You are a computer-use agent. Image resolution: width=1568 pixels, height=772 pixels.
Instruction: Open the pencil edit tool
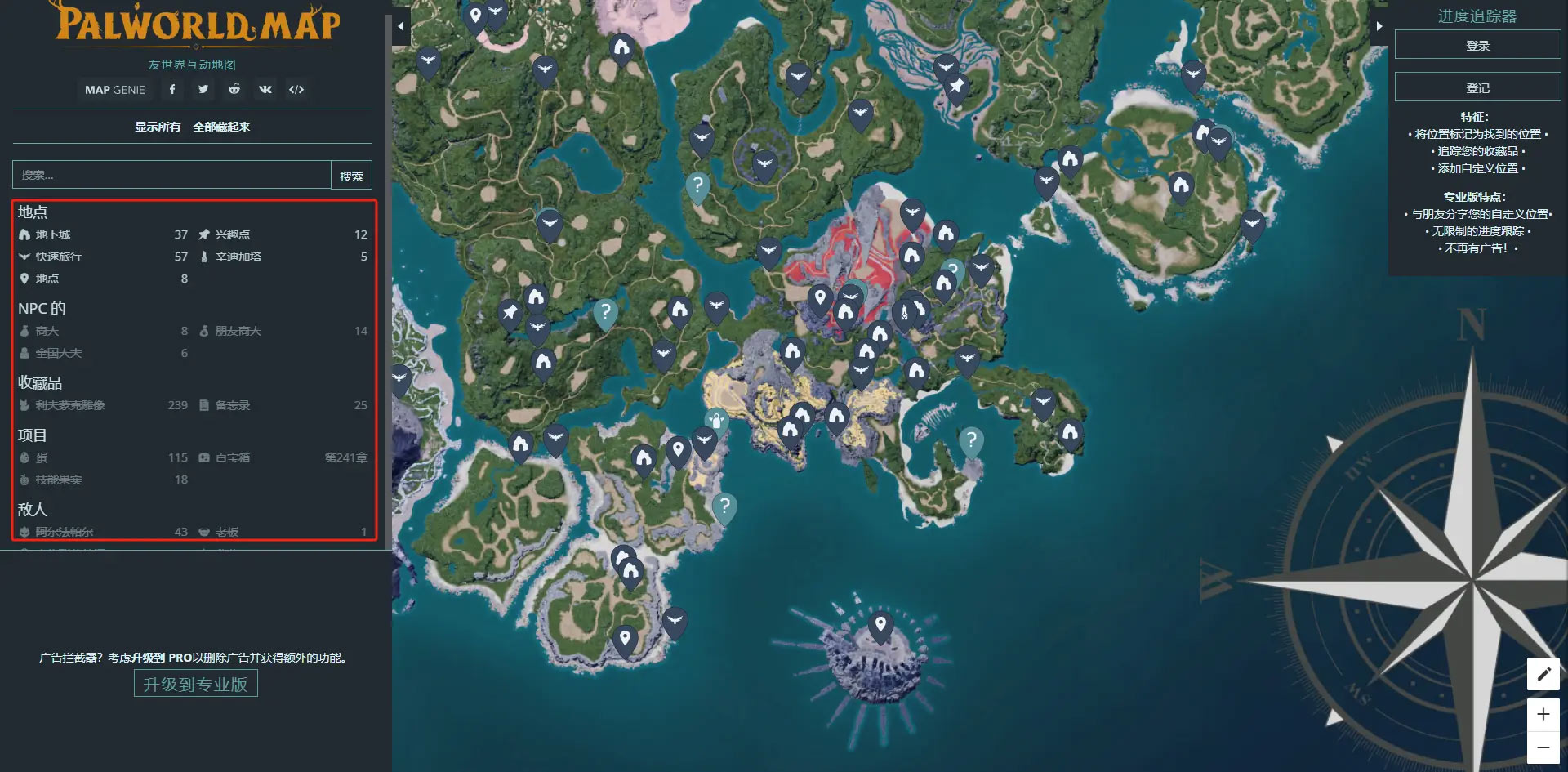pyautogui.click(x=1543, y=674)
